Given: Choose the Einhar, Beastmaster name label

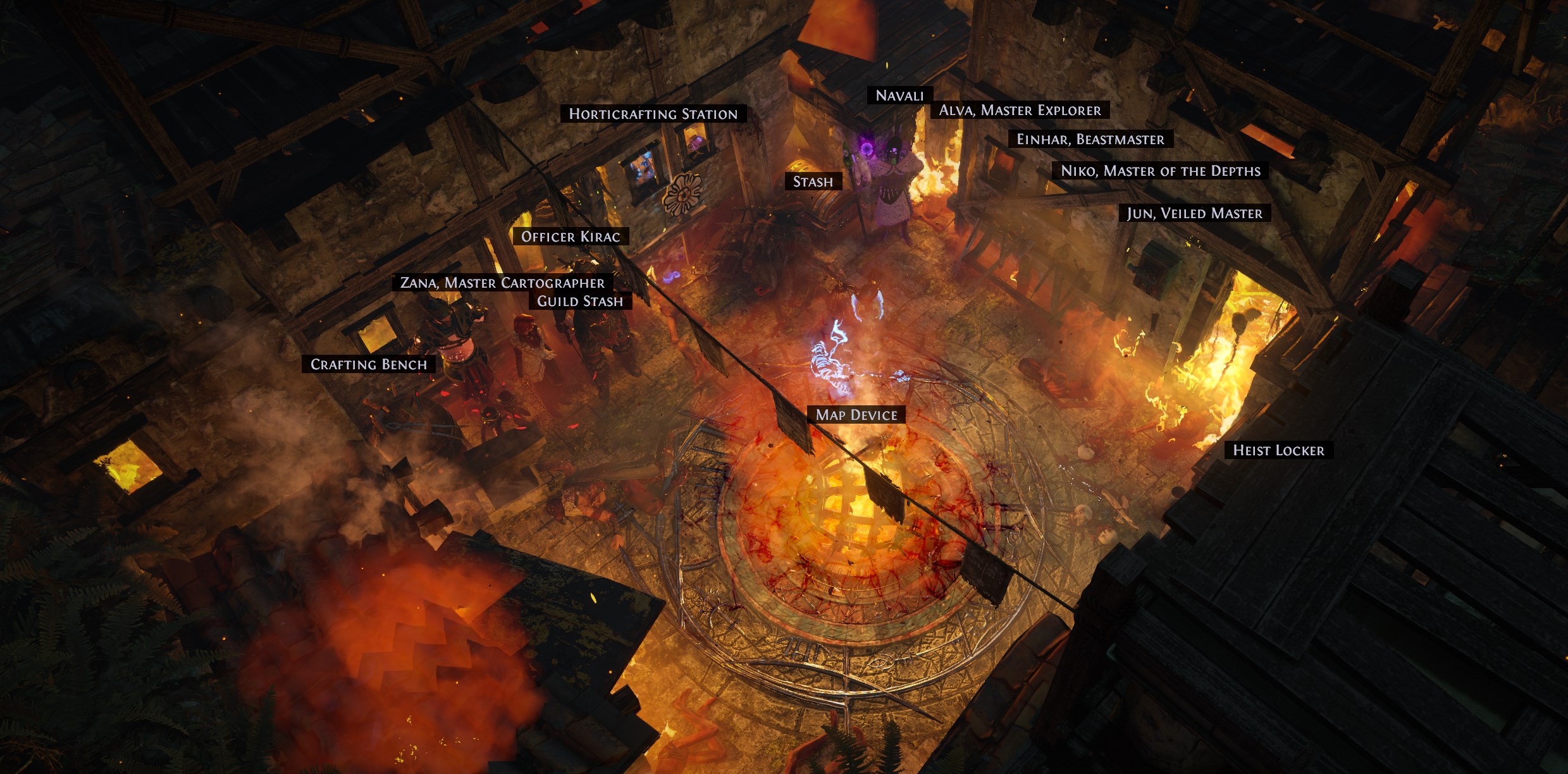Looking at the screenshot, I should click(x=1090, y=139).
